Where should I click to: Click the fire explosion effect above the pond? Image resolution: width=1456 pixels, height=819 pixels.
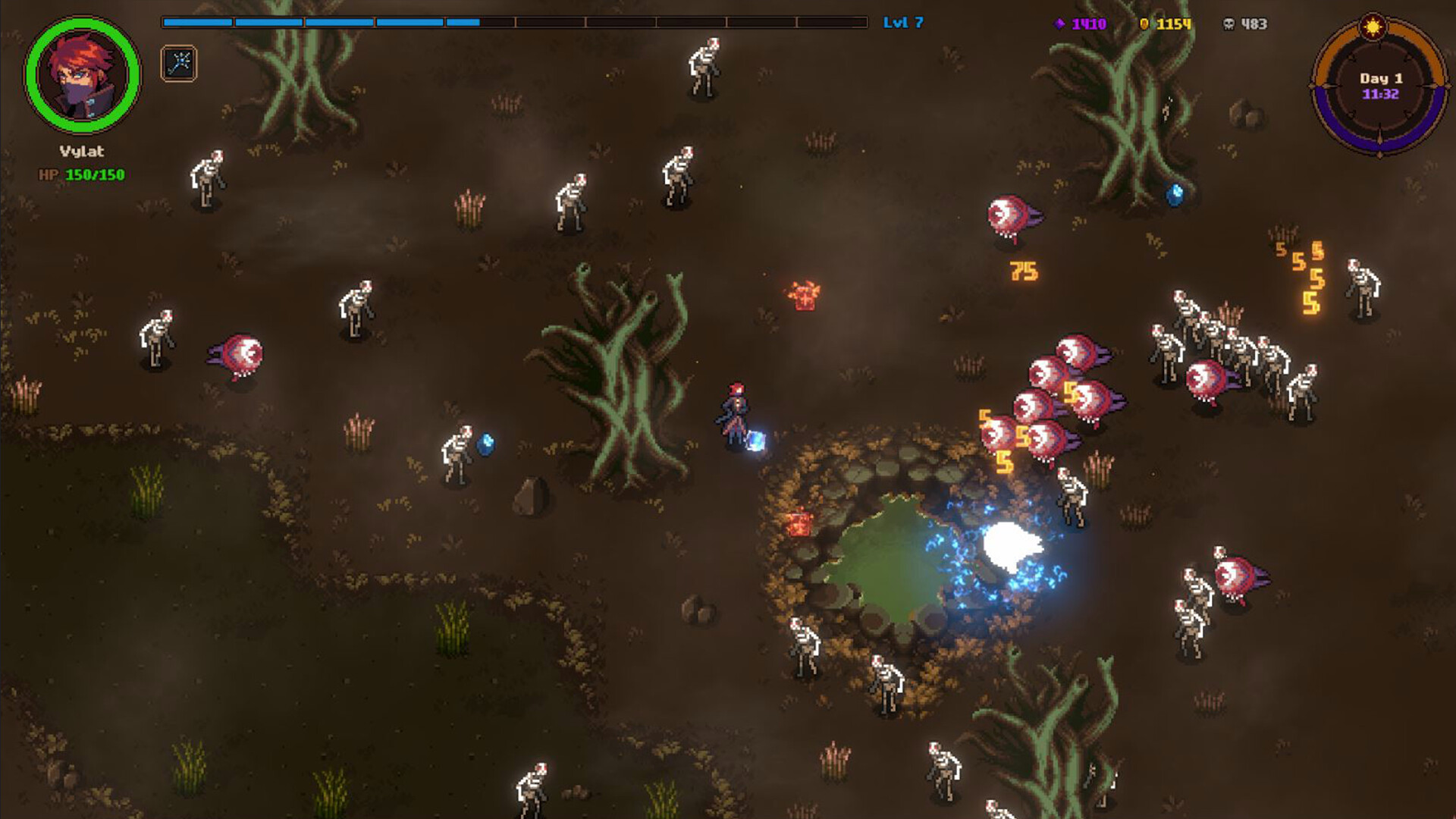point(805,296)
